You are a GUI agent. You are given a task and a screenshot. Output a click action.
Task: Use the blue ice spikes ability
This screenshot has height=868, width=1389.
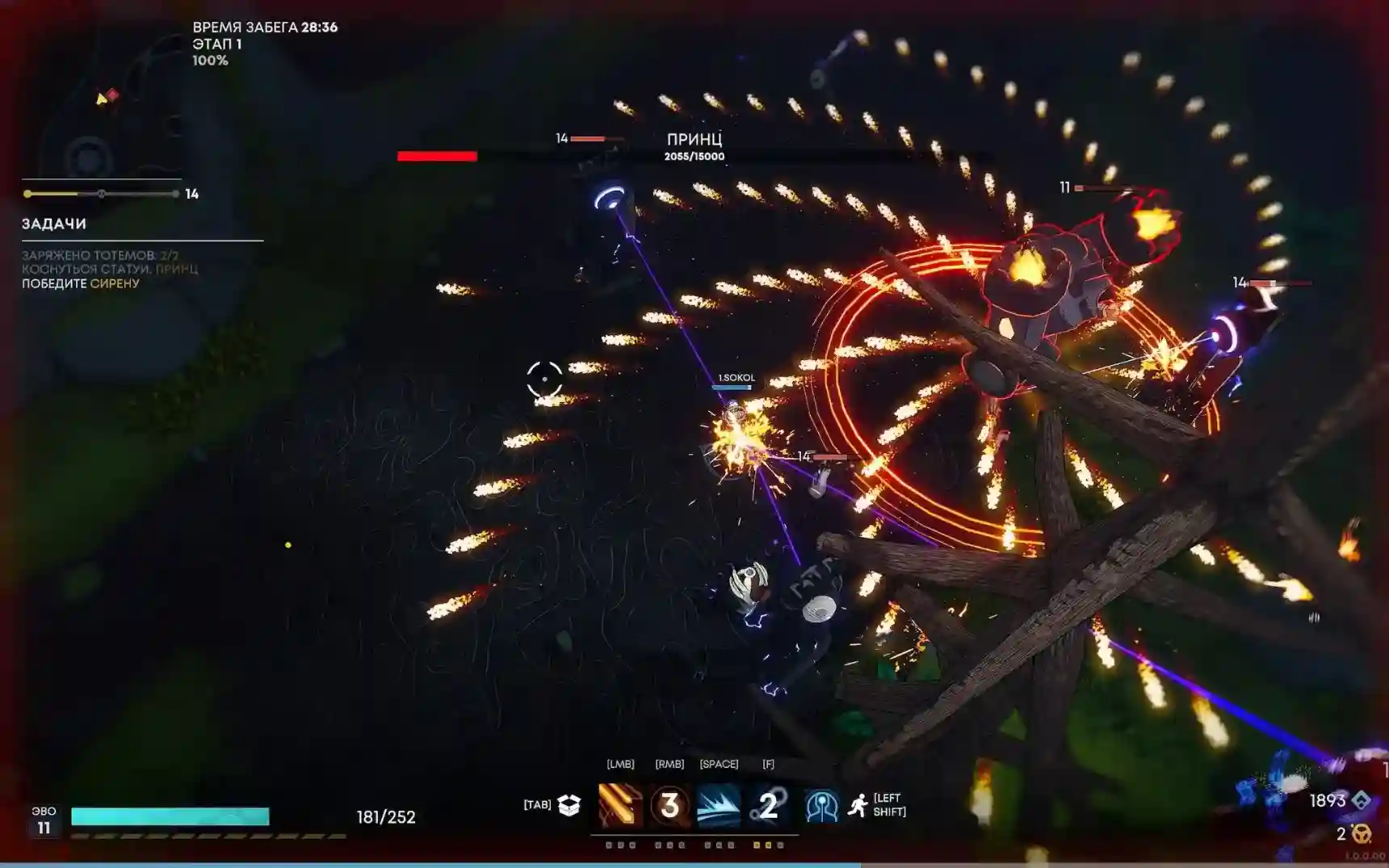click(719, 805)
